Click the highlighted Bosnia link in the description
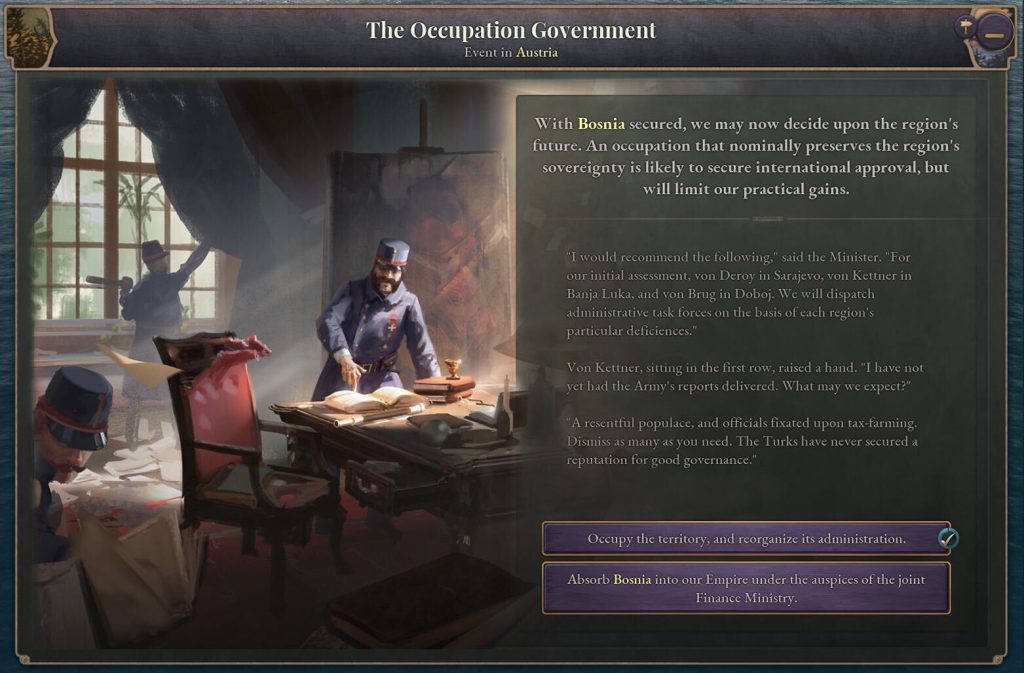 pyautogui.click(x=601, y=124)
